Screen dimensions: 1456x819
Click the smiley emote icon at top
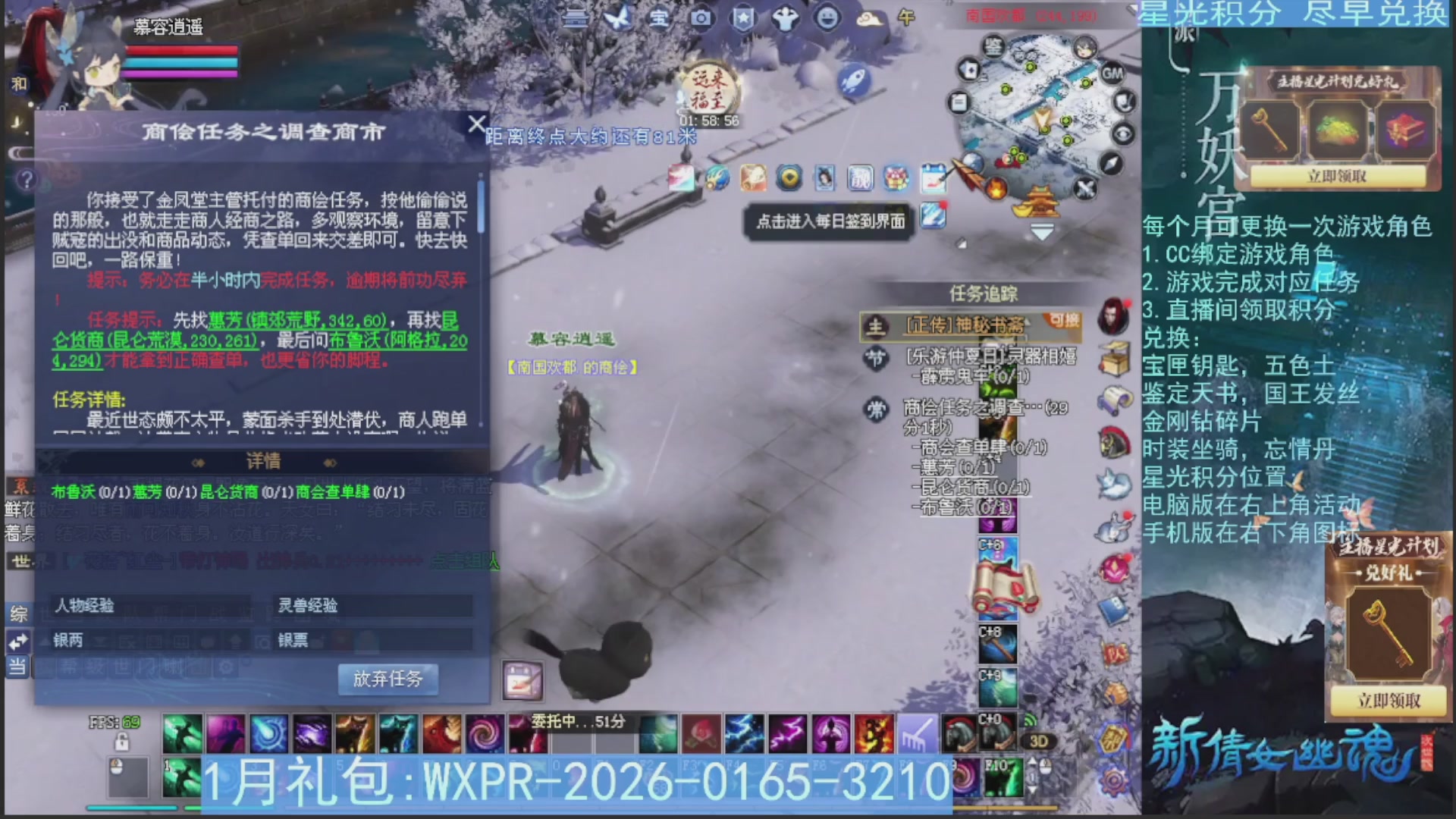click(x=828, y=19)
